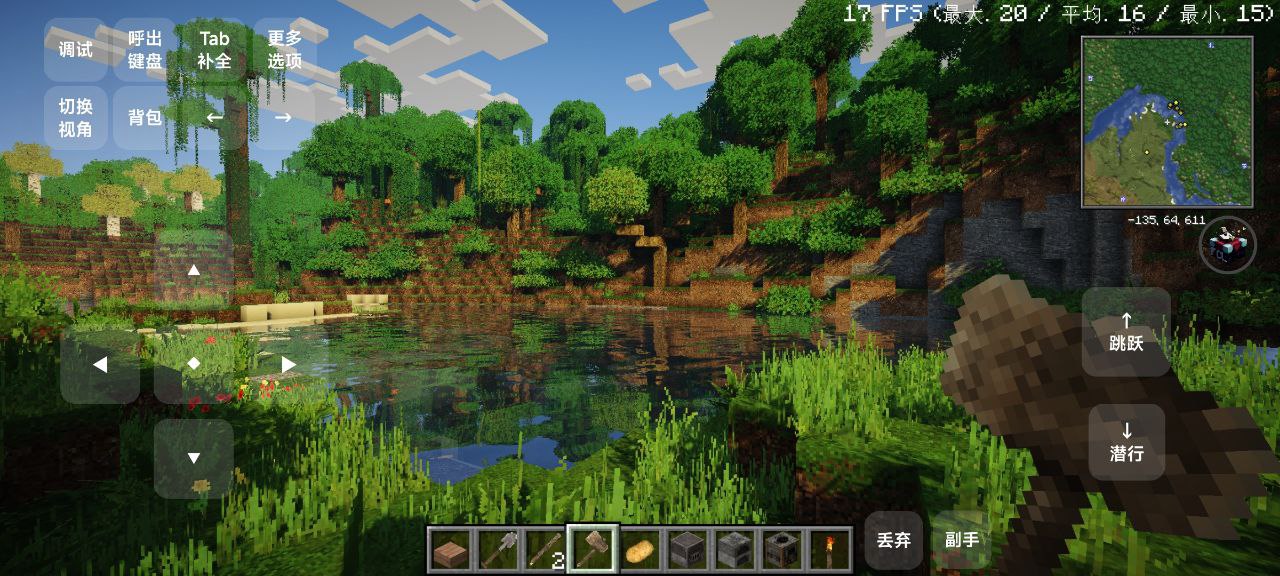Tap the D-pad right arrow
Image resolution: width=1280 pixels, height=576 pixels.
(288, 365)
